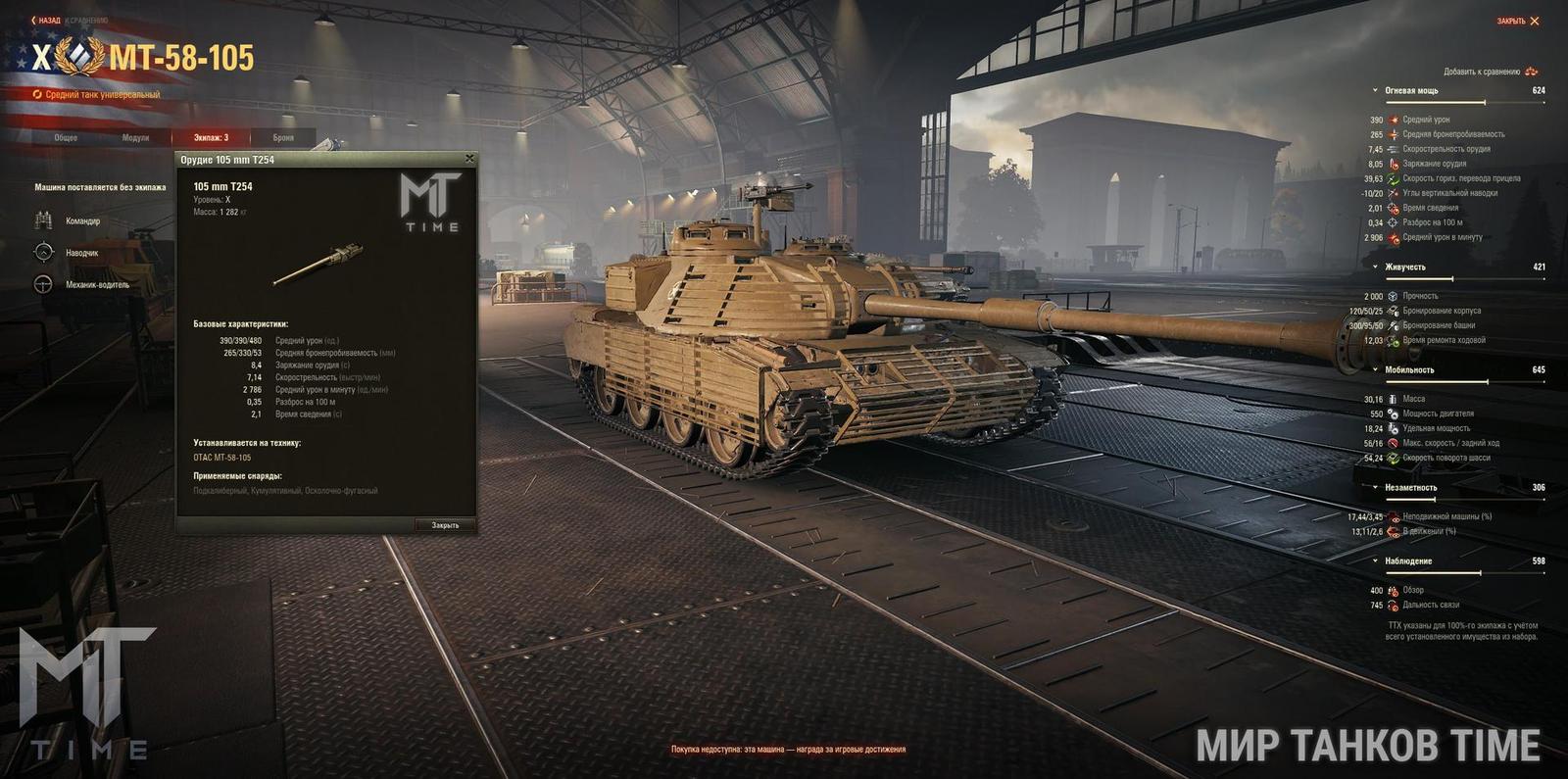The height and width of the screenshot is (779, 1568).
Task: Collapse the Живучесть stats section
Action: click(x=1404, y=268)
